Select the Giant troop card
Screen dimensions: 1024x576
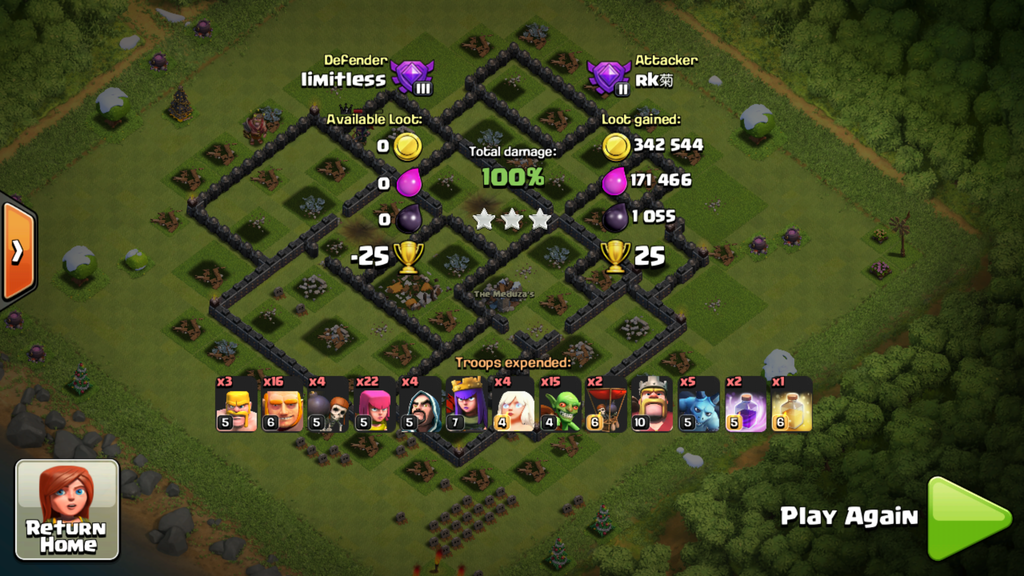[283, 405]
